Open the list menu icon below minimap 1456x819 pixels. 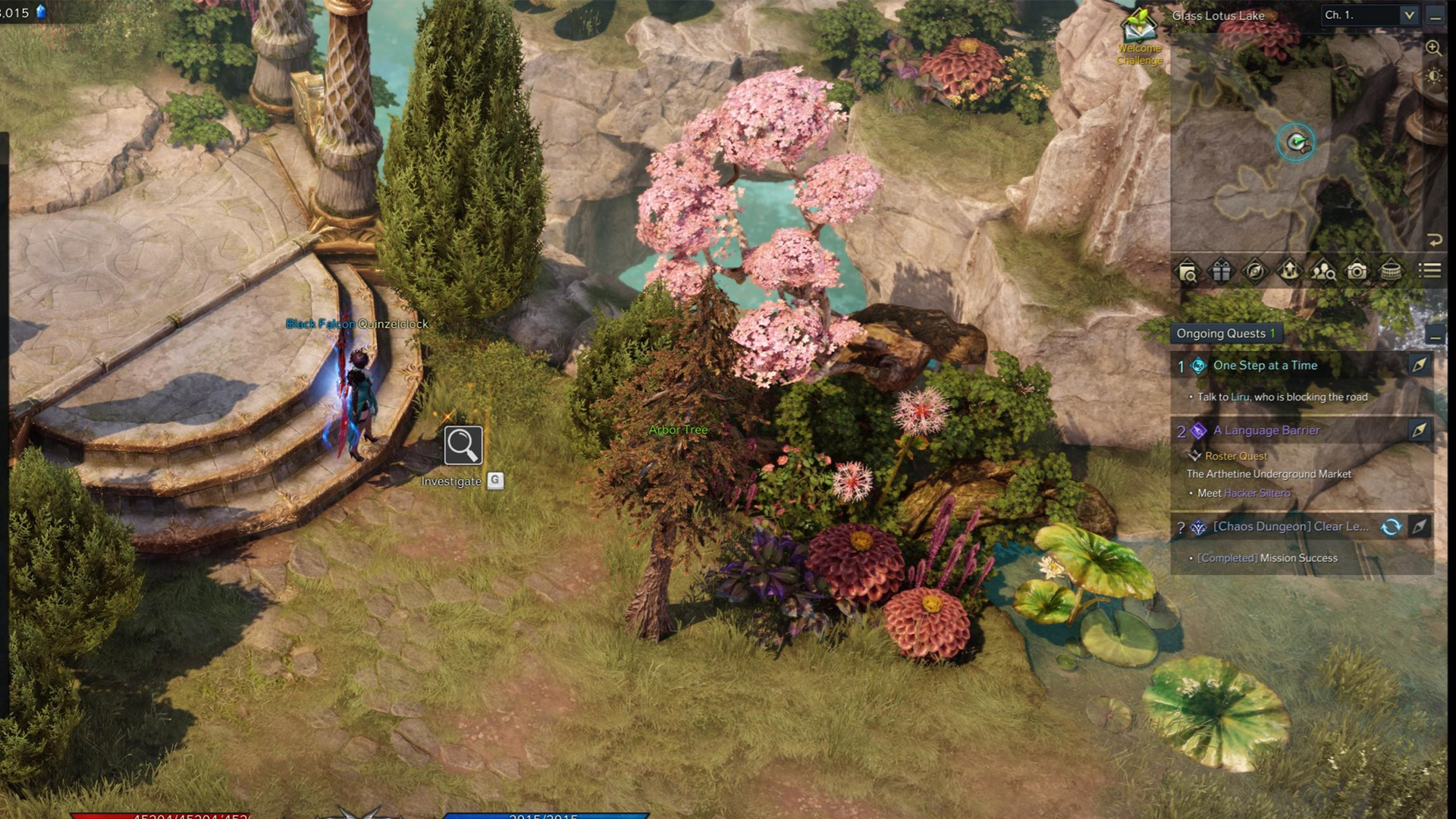pos(1430,271)
